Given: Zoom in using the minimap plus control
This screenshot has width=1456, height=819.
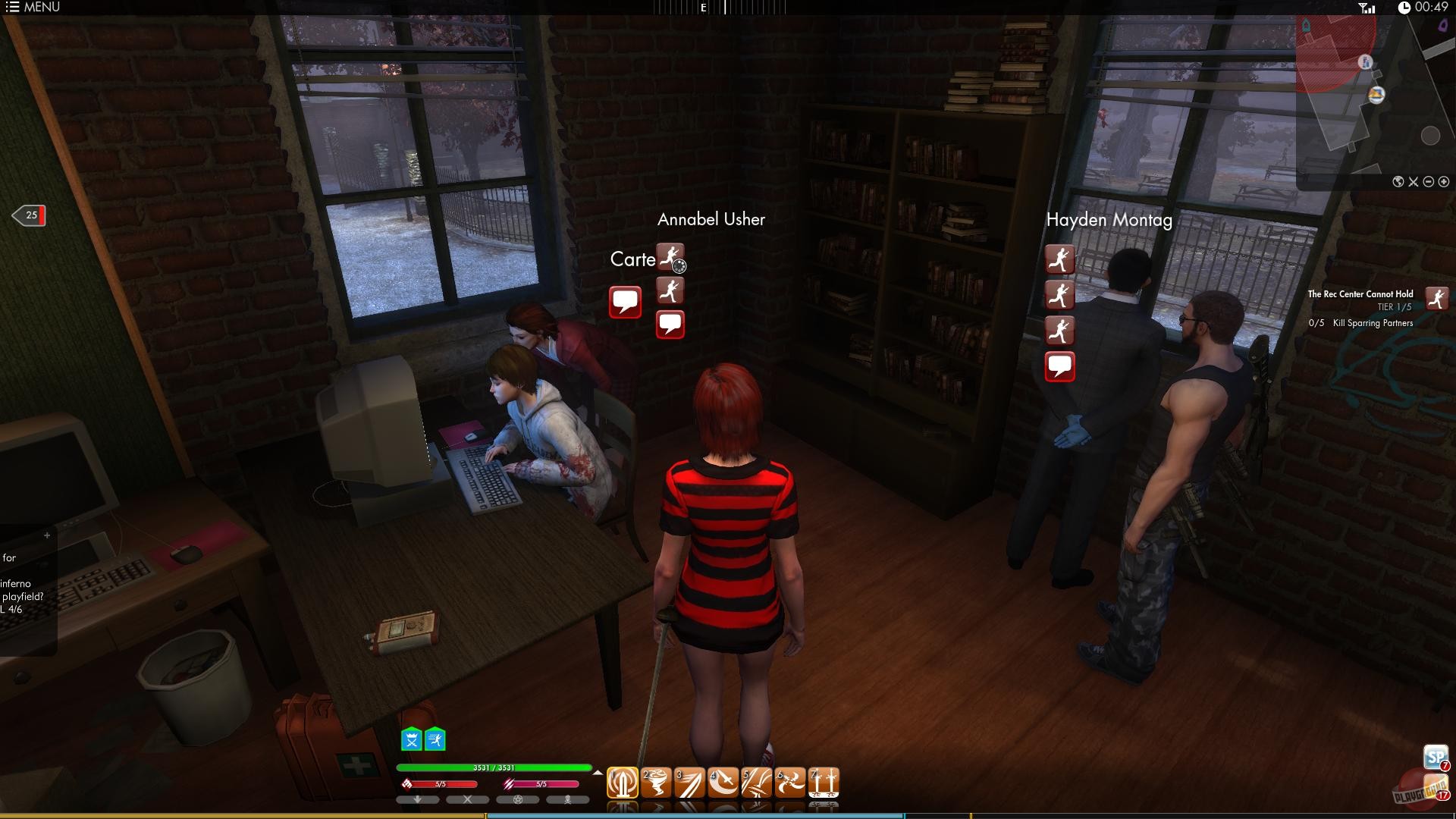Looking at the screenshot, I should tap(1443, 182).
